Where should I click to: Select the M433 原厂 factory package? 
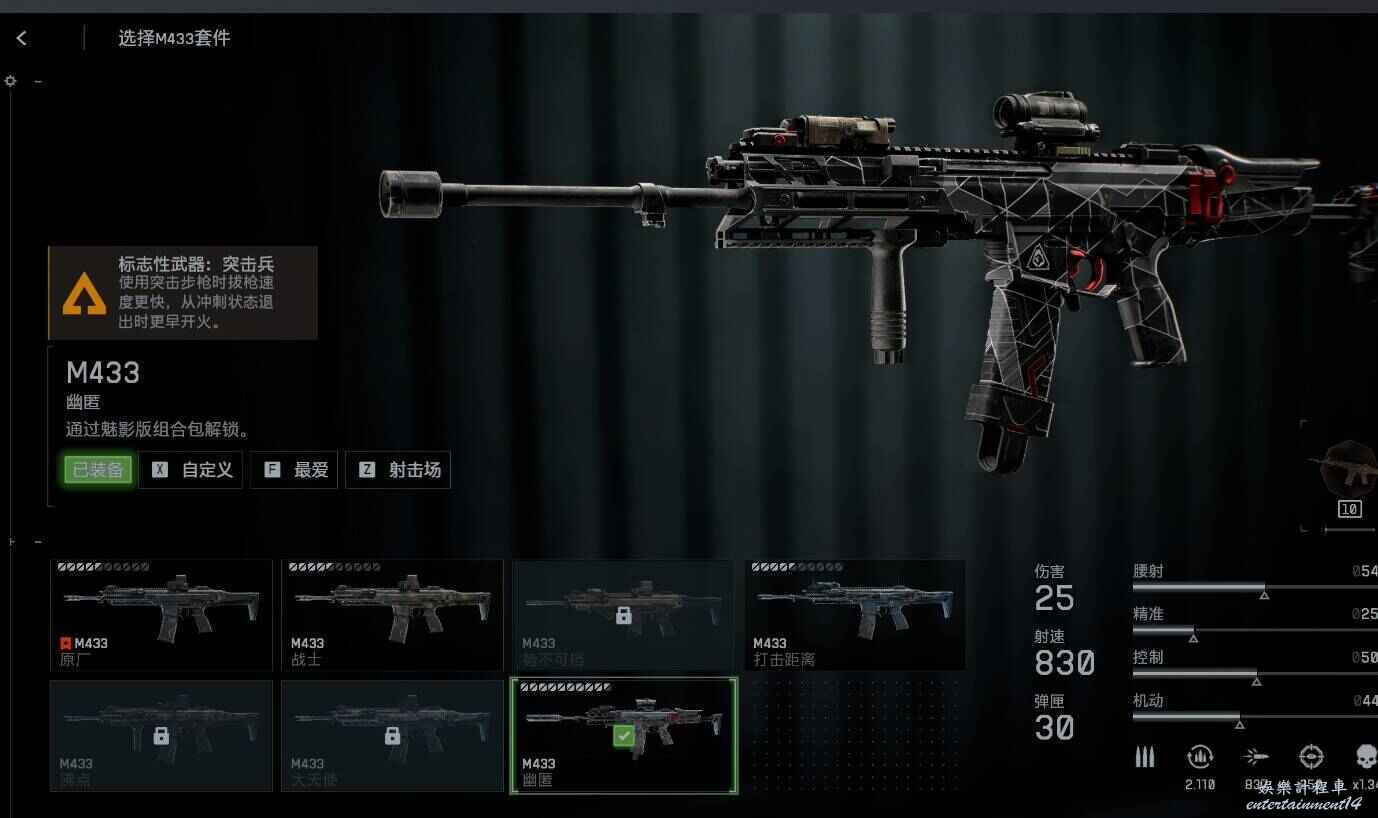[161, 615]
